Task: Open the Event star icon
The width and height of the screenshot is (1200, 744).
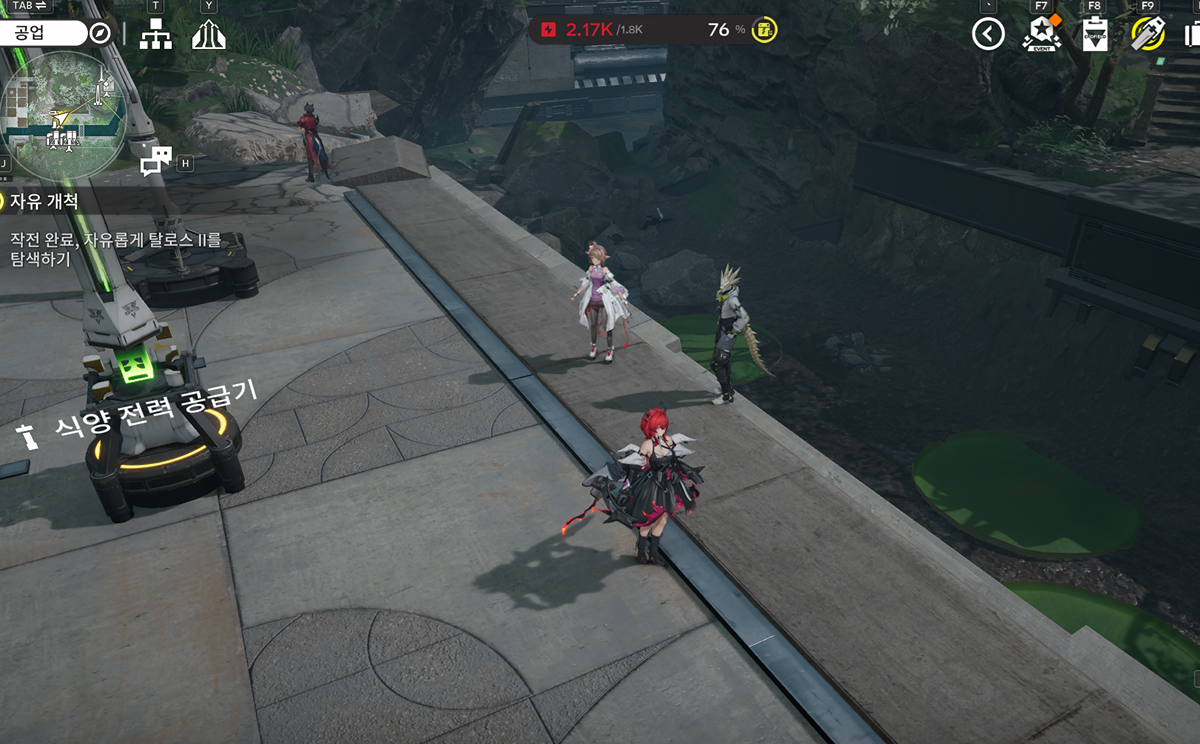Action: pyautogui.click(x=1041, y=34)
